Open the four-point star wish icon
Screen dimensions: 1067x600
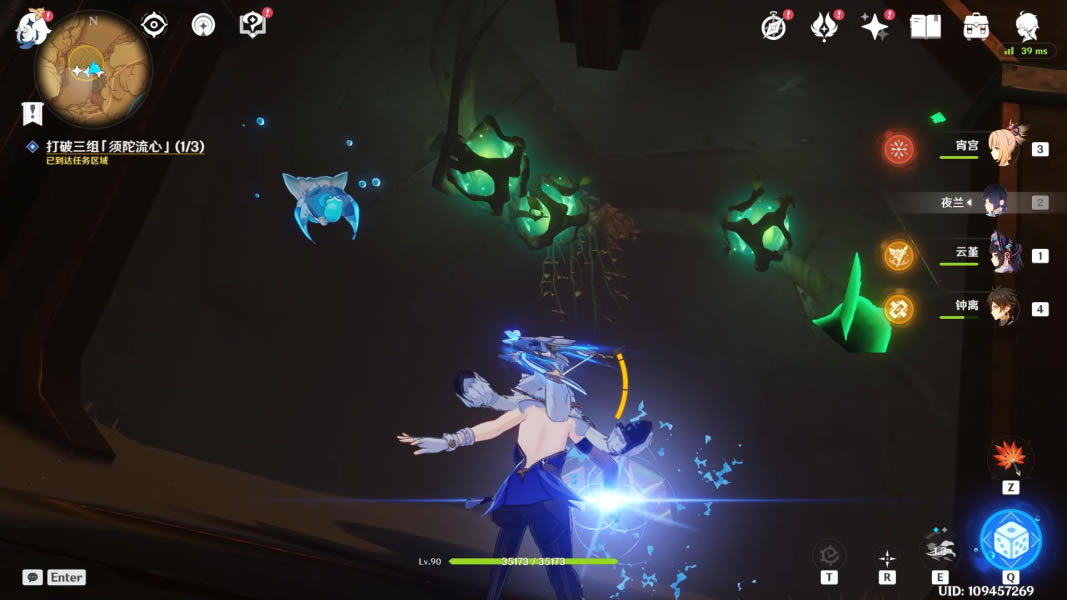coord(875,27)
